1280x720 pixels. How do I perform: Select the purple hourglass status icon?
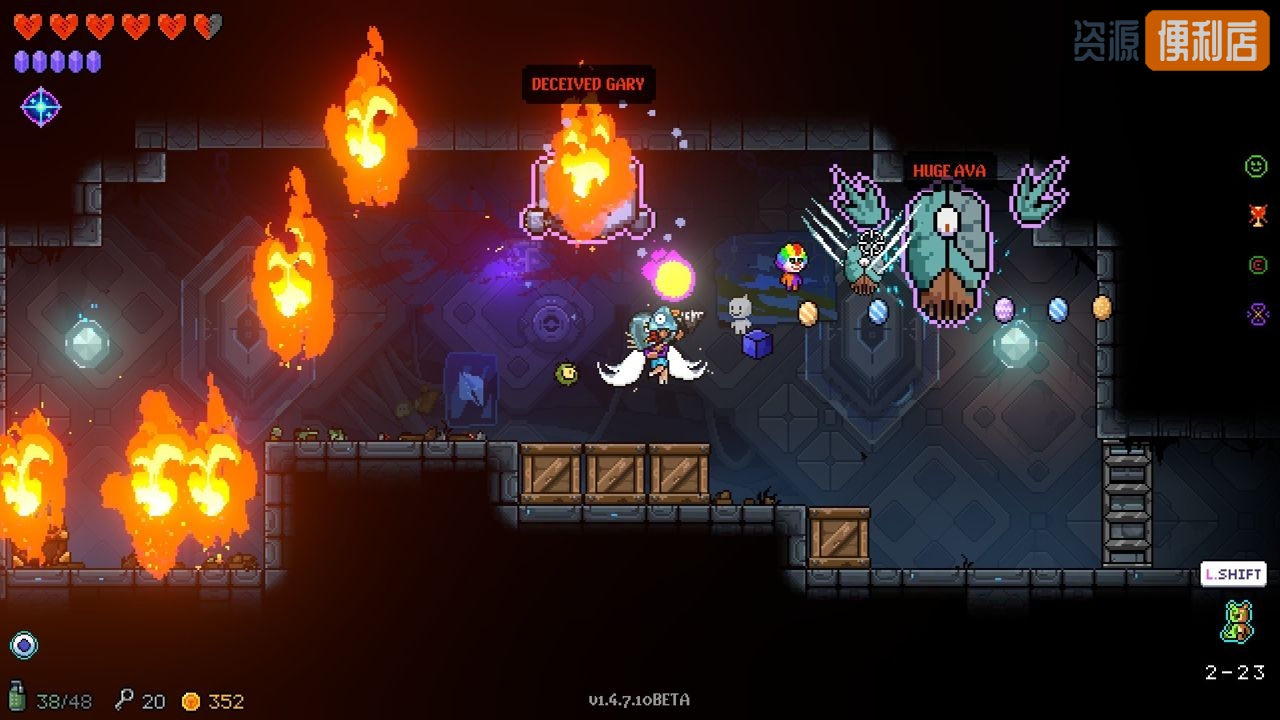(1257, 314)
